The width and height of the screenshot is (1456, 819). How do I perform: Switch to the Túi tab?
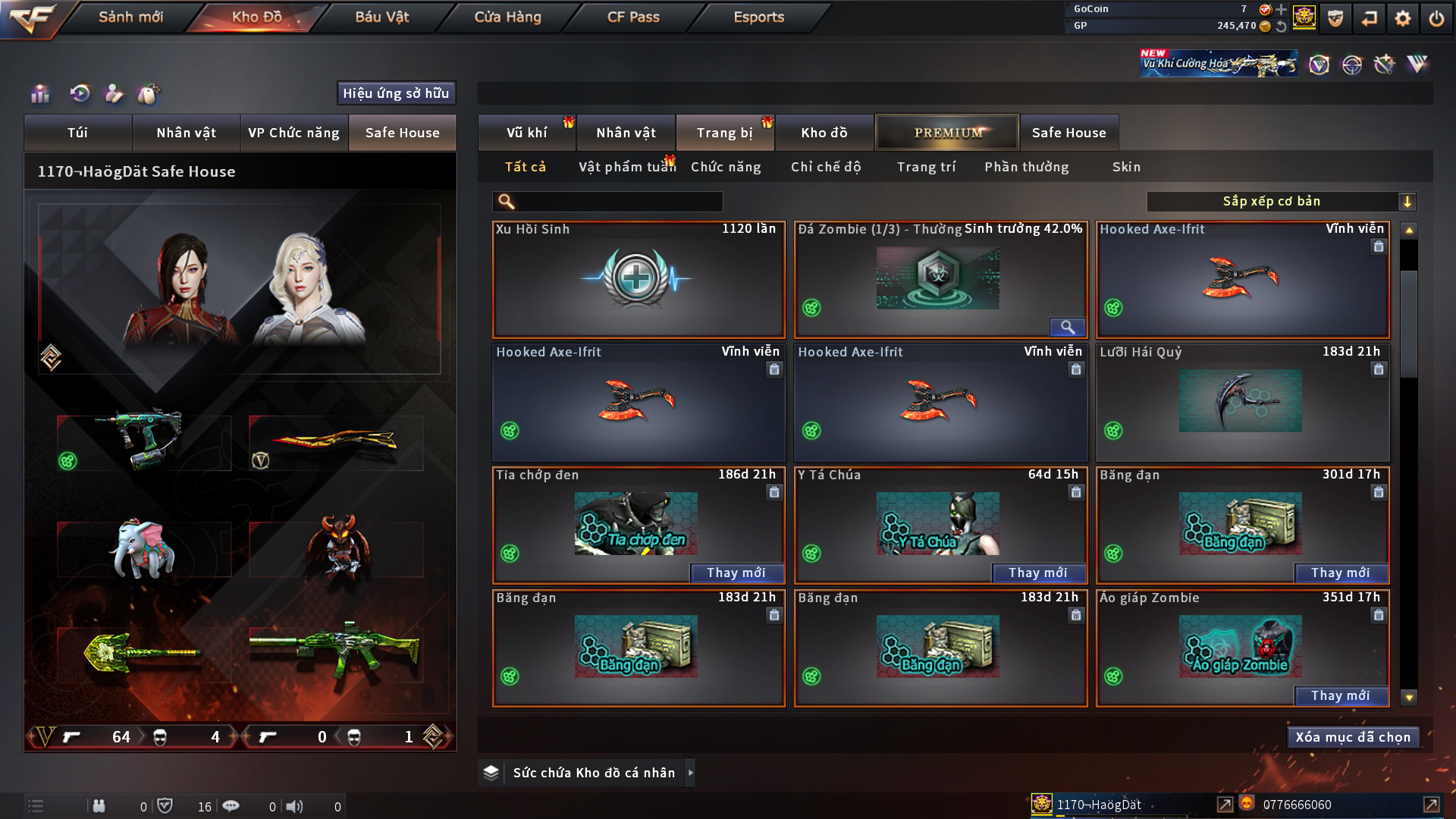coord(77,133)
